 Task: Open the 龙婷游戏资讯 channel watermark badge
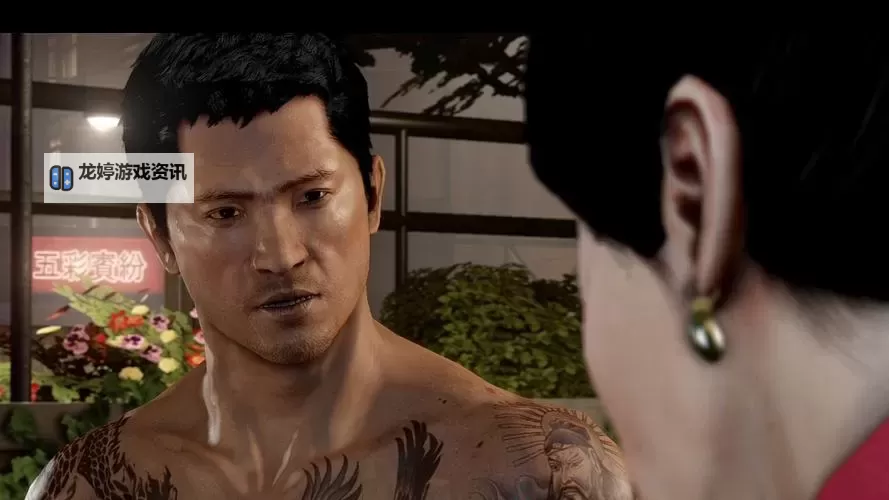coord(118,177)
